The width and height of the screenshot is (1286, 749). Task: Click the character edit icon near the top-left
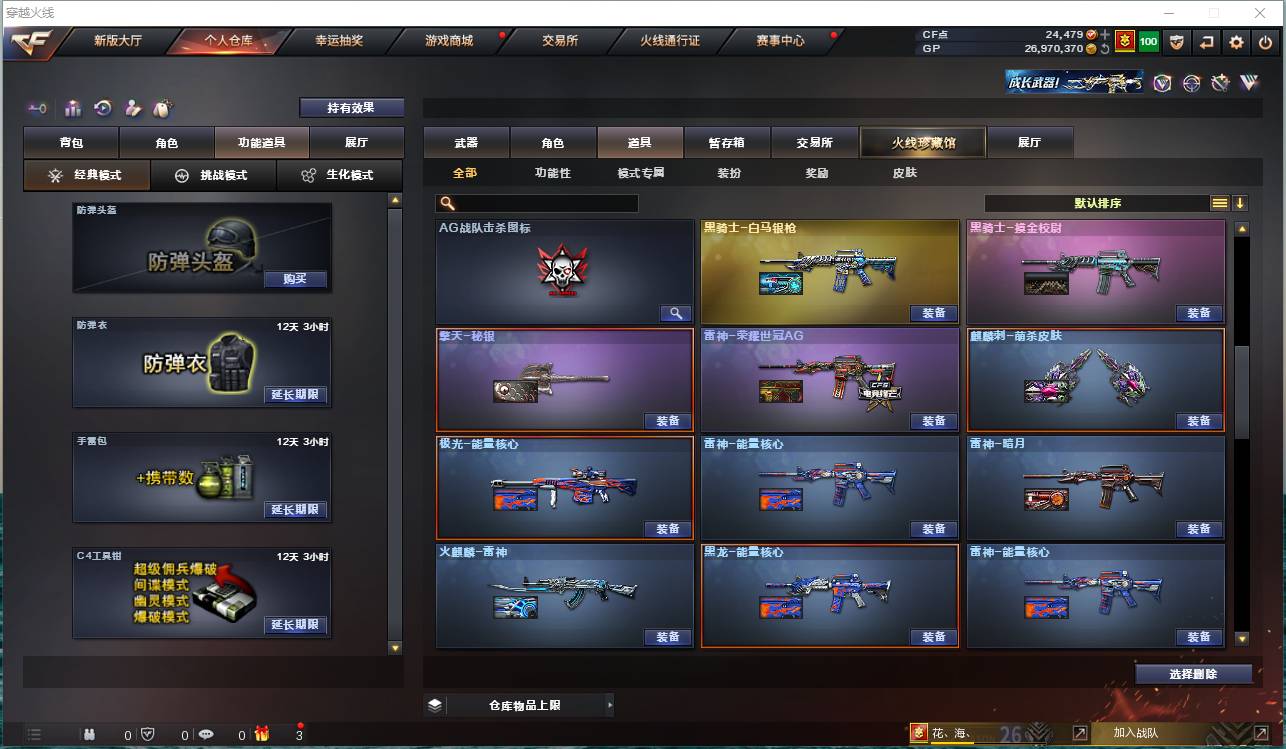click(132, 108)
